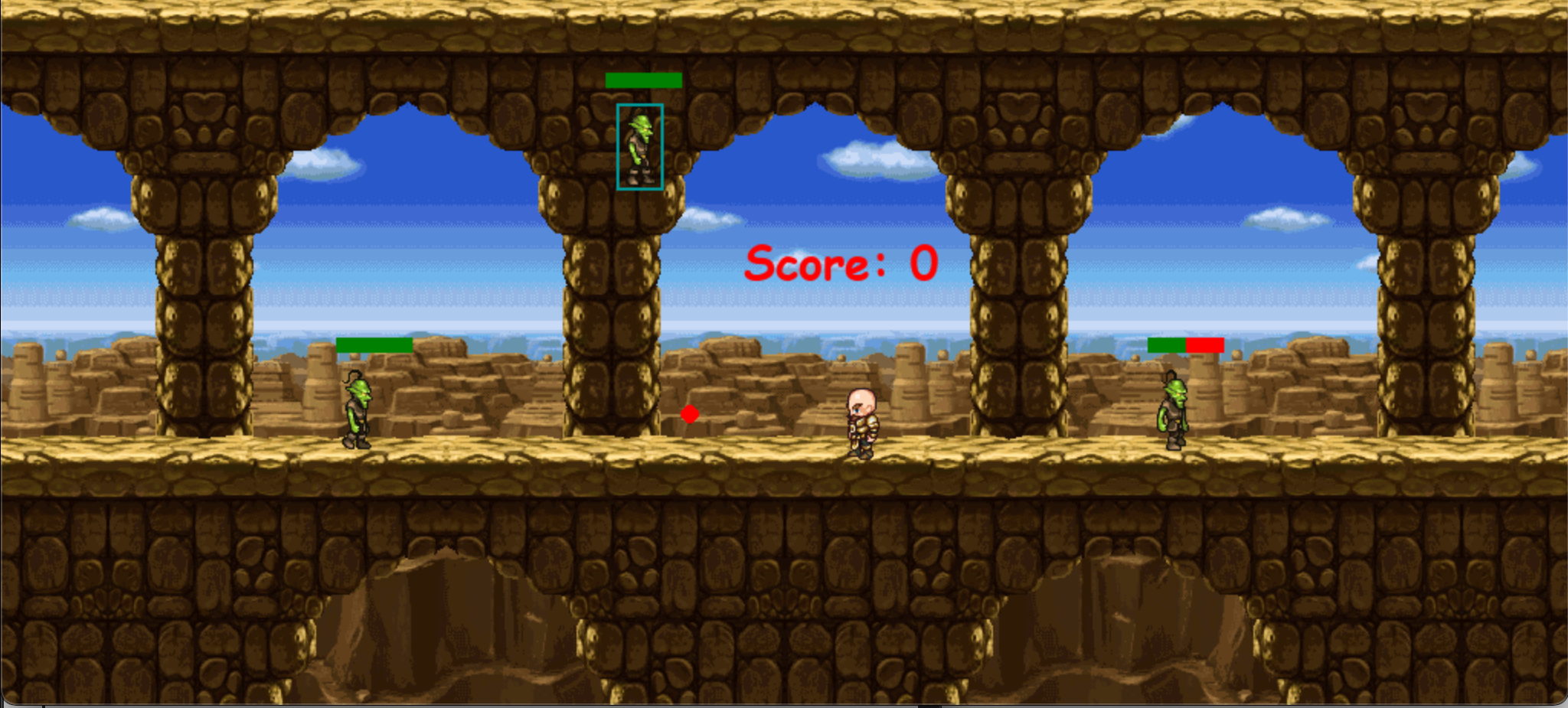Click the Score: 0 text display
The height and width of the screenshot is (708, 1568).
coord(841,263)
